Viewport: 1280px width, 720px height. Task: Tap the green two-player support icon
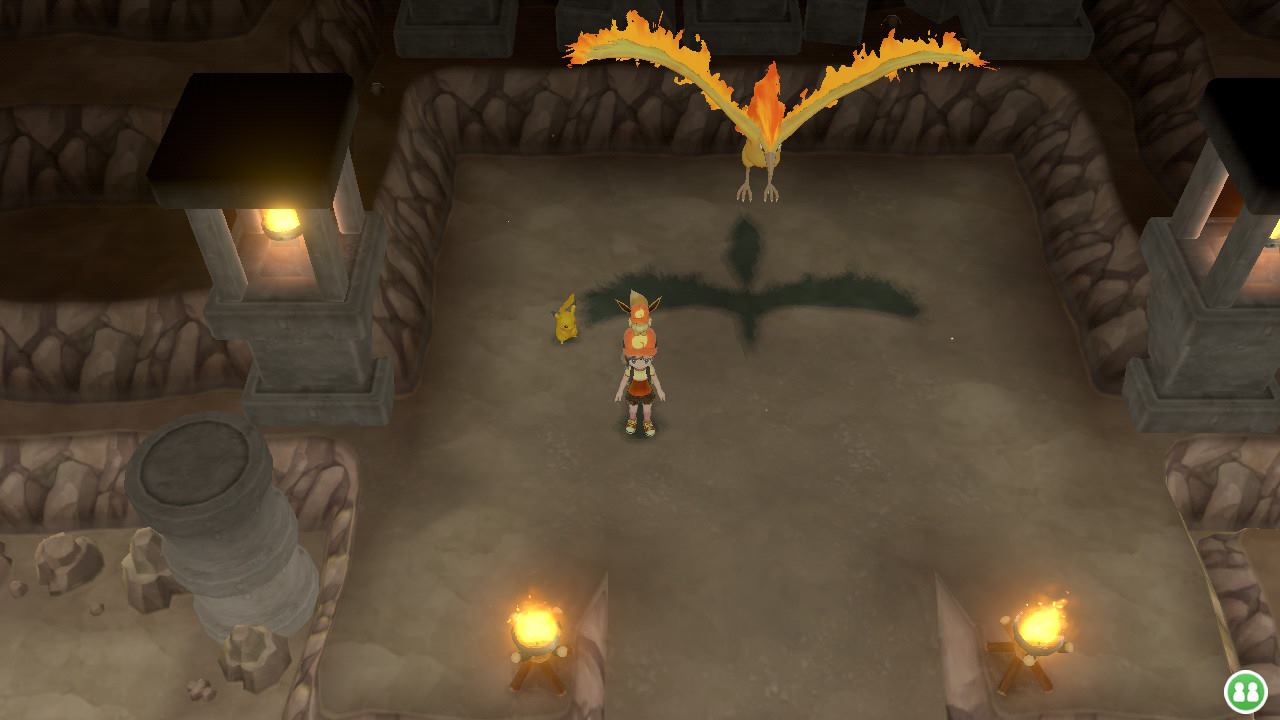click(1245, 692)
